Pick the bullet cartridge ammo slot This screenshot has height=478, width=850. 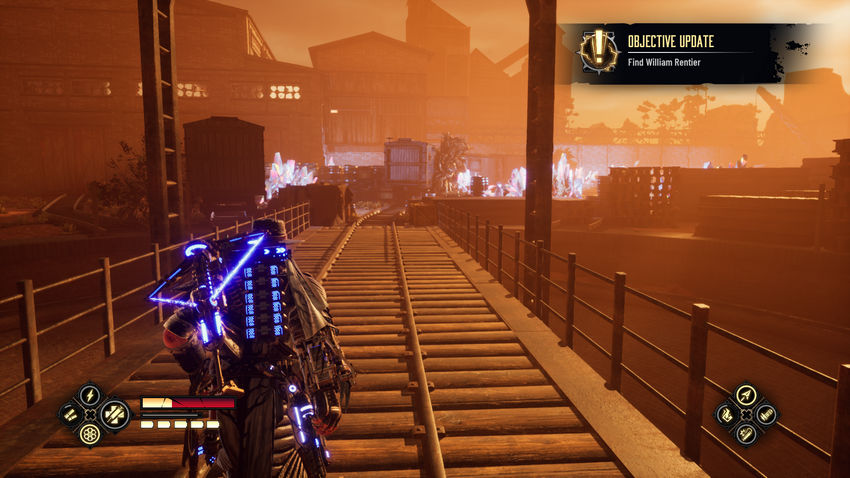765,414
